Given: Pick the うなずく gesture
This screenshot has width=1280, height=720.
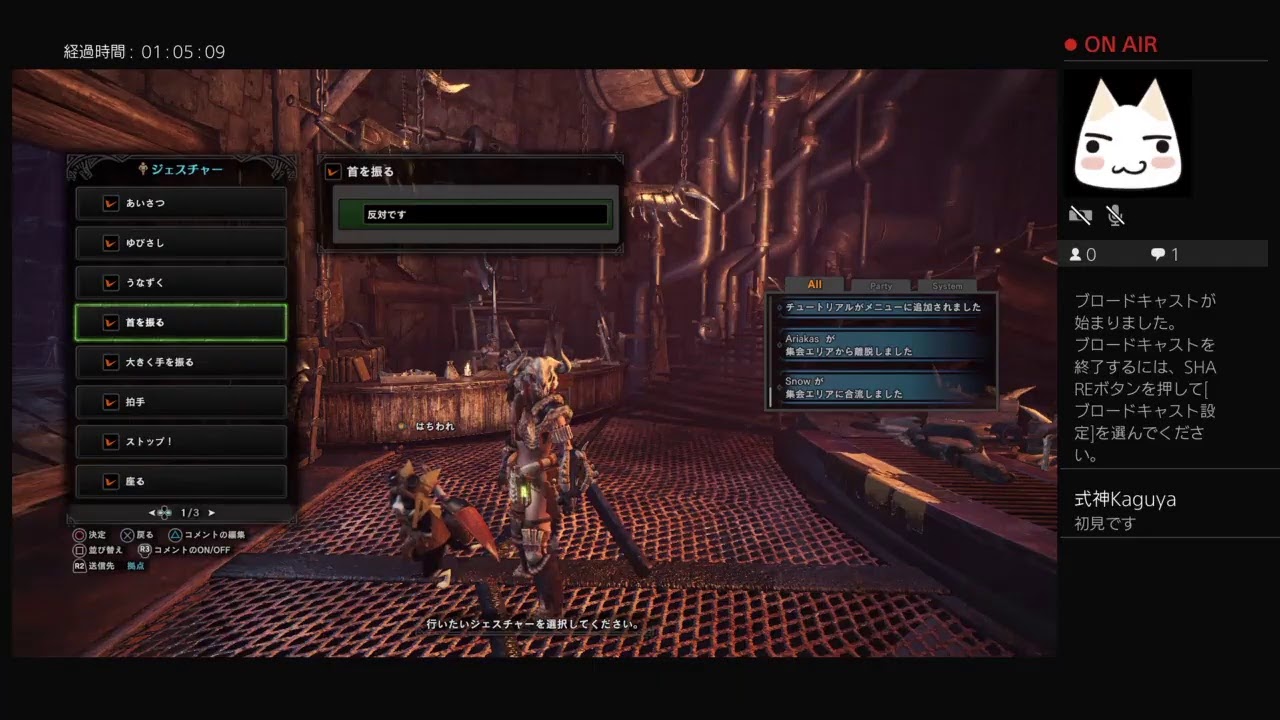Looking at the screenshot, I should (181, 283).
